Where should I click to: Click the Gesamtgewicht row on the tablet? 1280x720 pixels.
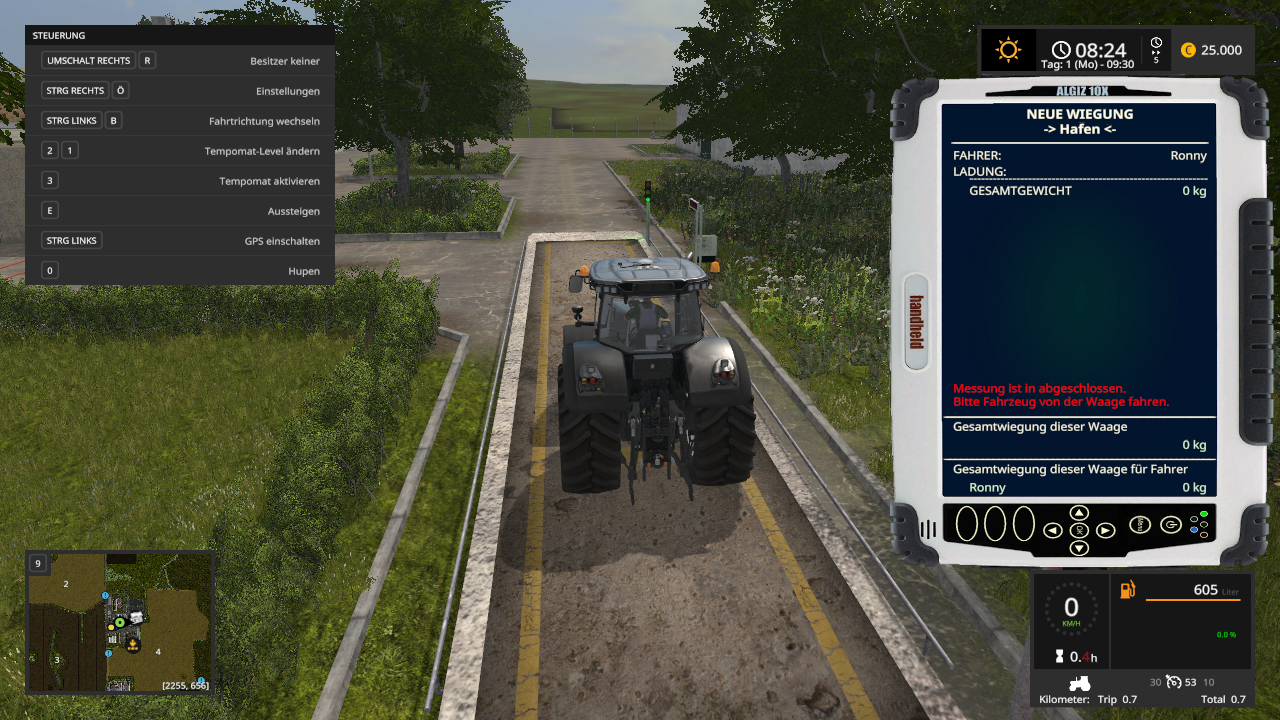point(1079,190)
